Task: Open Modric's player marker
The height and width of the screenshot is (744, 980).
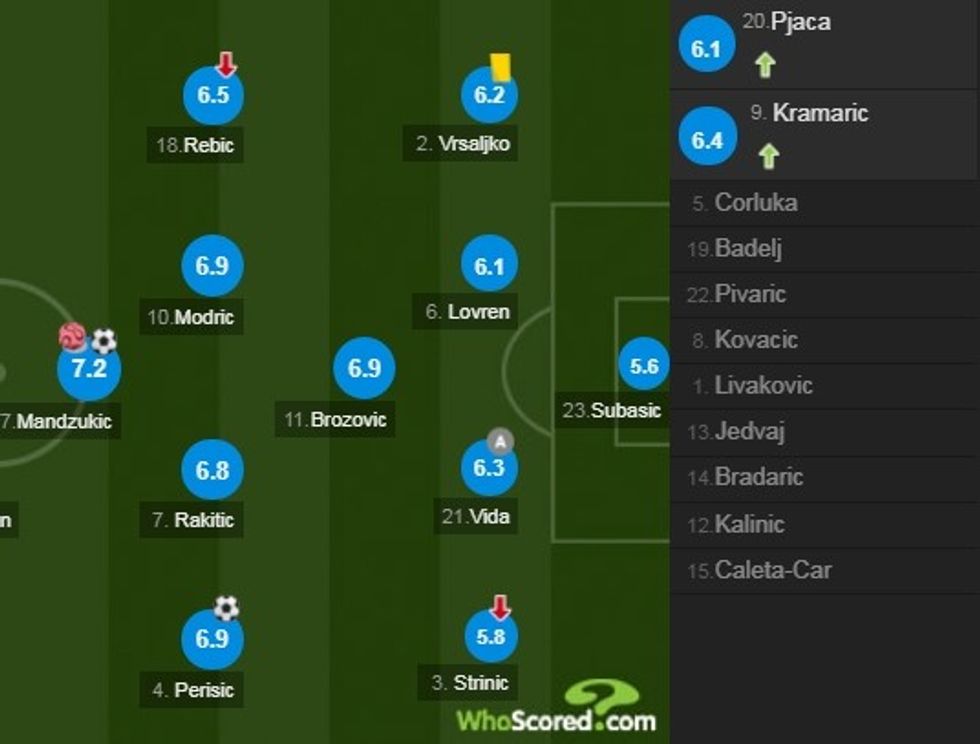Action: pyautogui.click(x=213, y=266)
